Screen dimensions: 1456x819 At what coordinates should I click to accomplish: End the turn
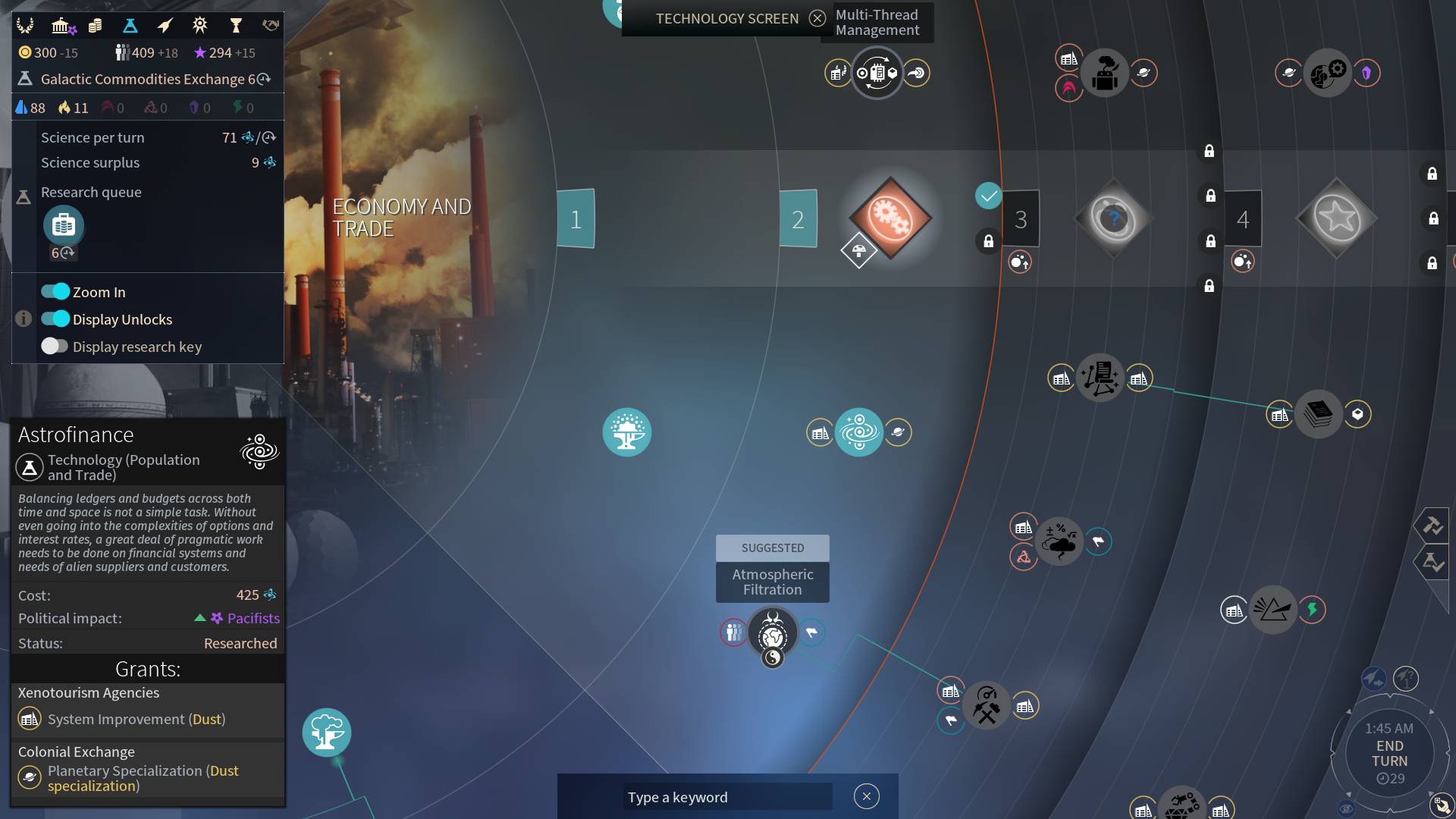(1389, 753)
